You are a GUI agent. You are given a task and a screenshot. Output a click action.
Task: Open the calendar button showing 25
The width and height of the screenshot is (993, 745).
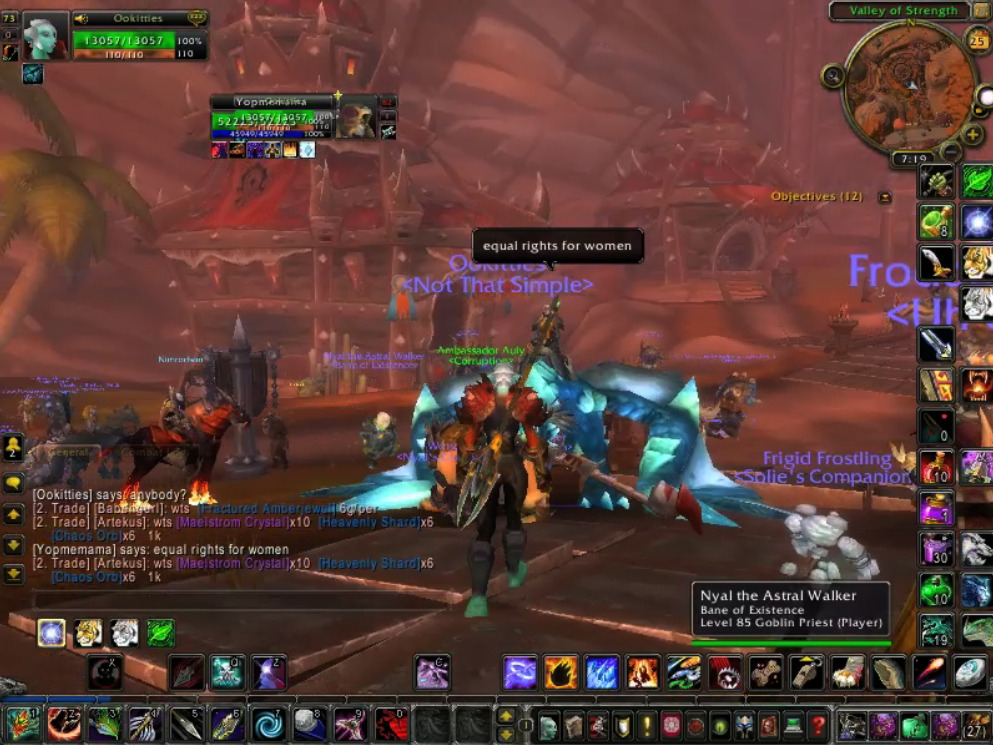[978, 40]
